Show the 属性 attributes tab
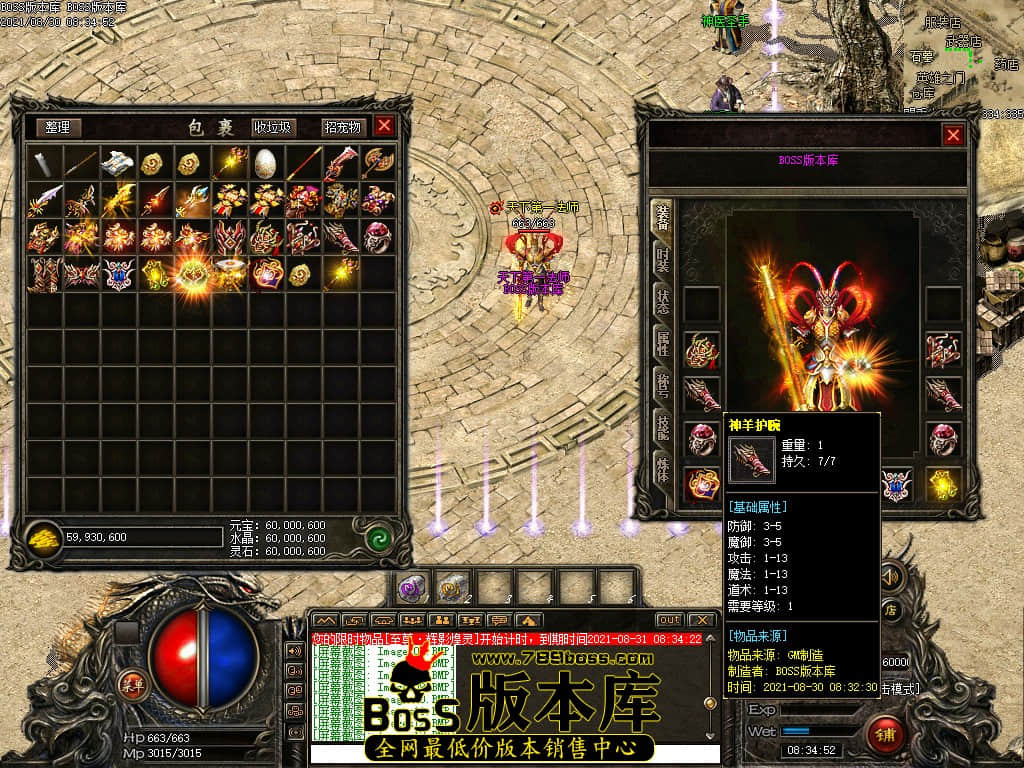The image size is (1024, 768). [x=662, y=342]
